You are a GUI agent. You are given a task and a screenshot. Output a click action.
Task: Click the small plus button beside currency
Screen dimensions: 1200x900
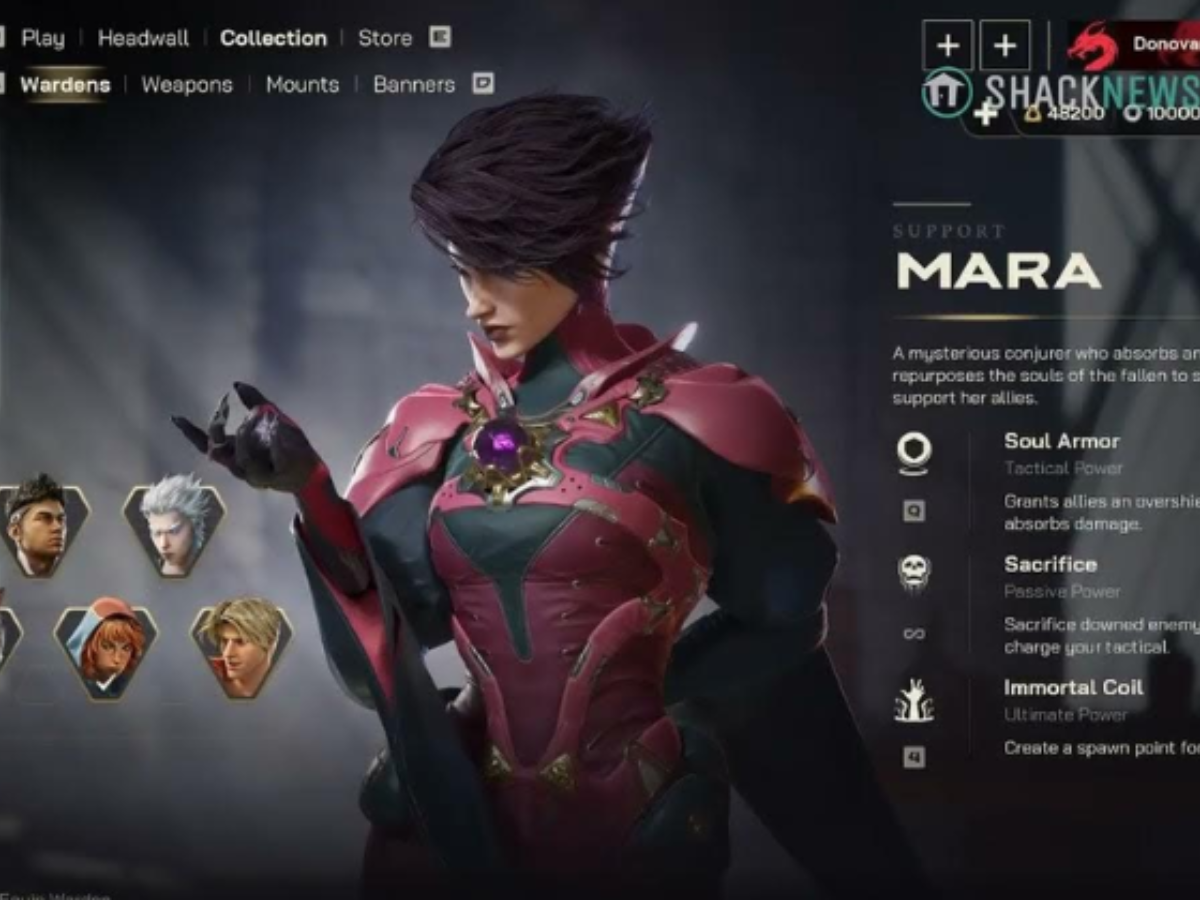pos(986,114)
